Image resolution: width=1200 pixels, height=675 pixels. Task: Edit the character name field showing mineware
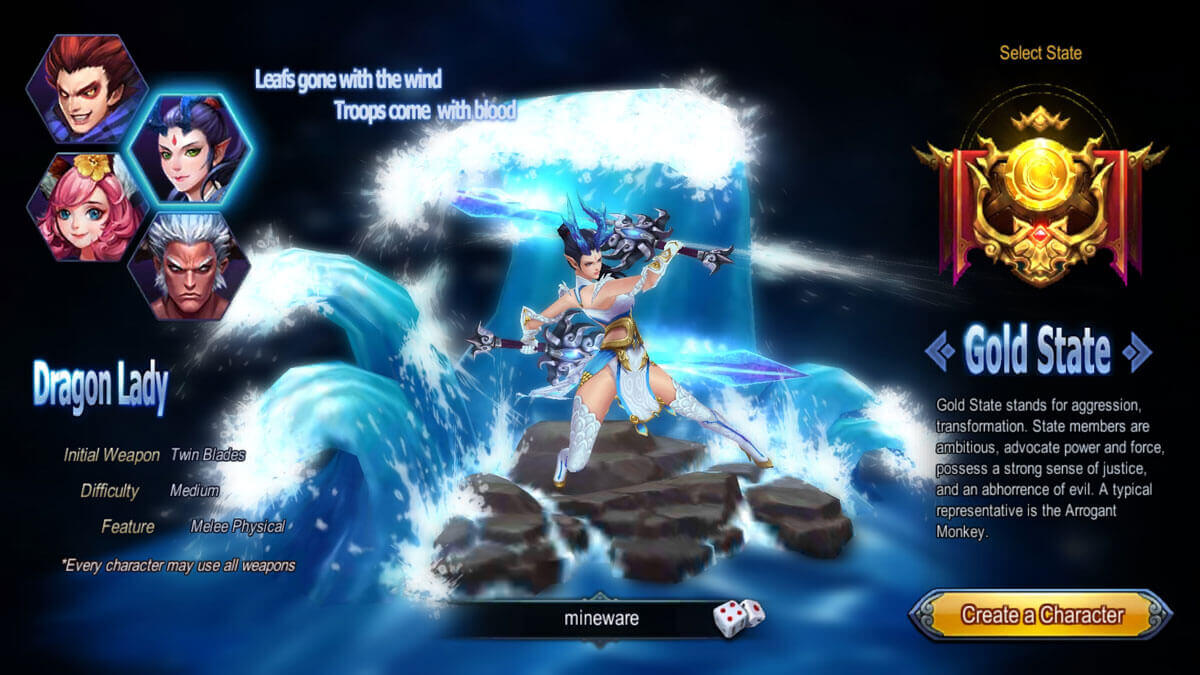tap(600, 618)
